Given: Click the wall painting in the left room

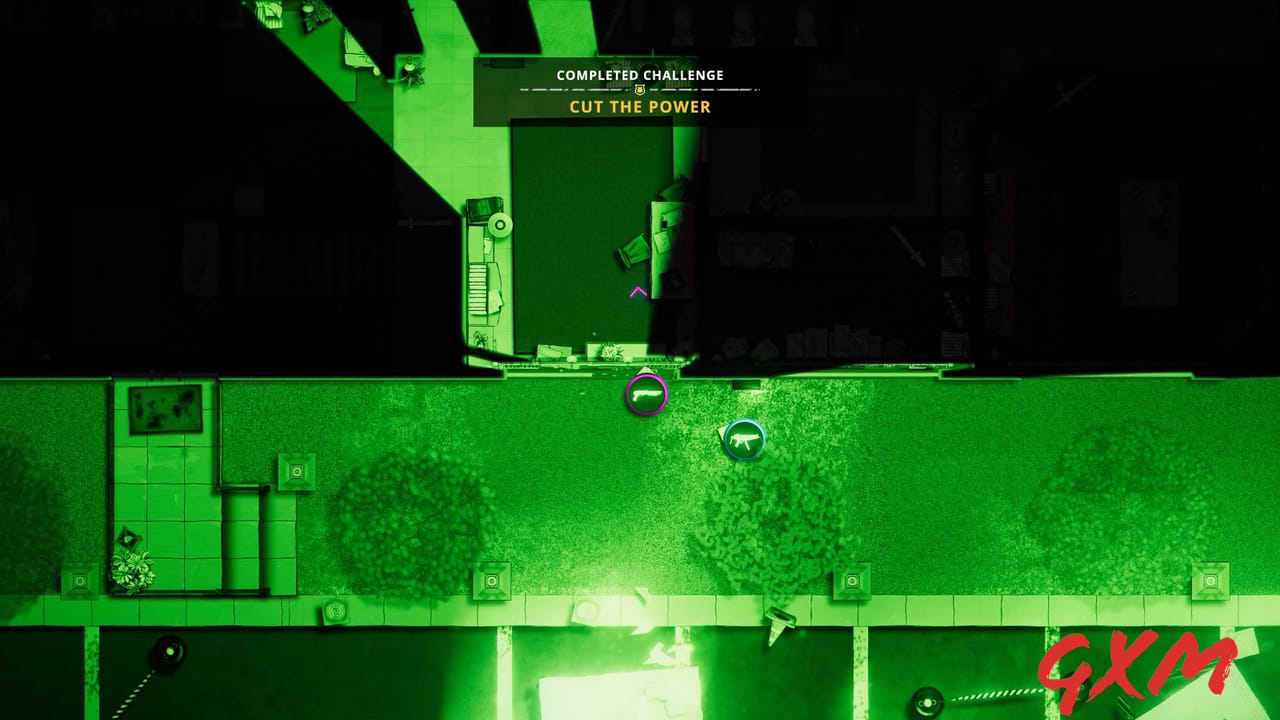Looking at the screenshot, I should (x=163, y=408).
